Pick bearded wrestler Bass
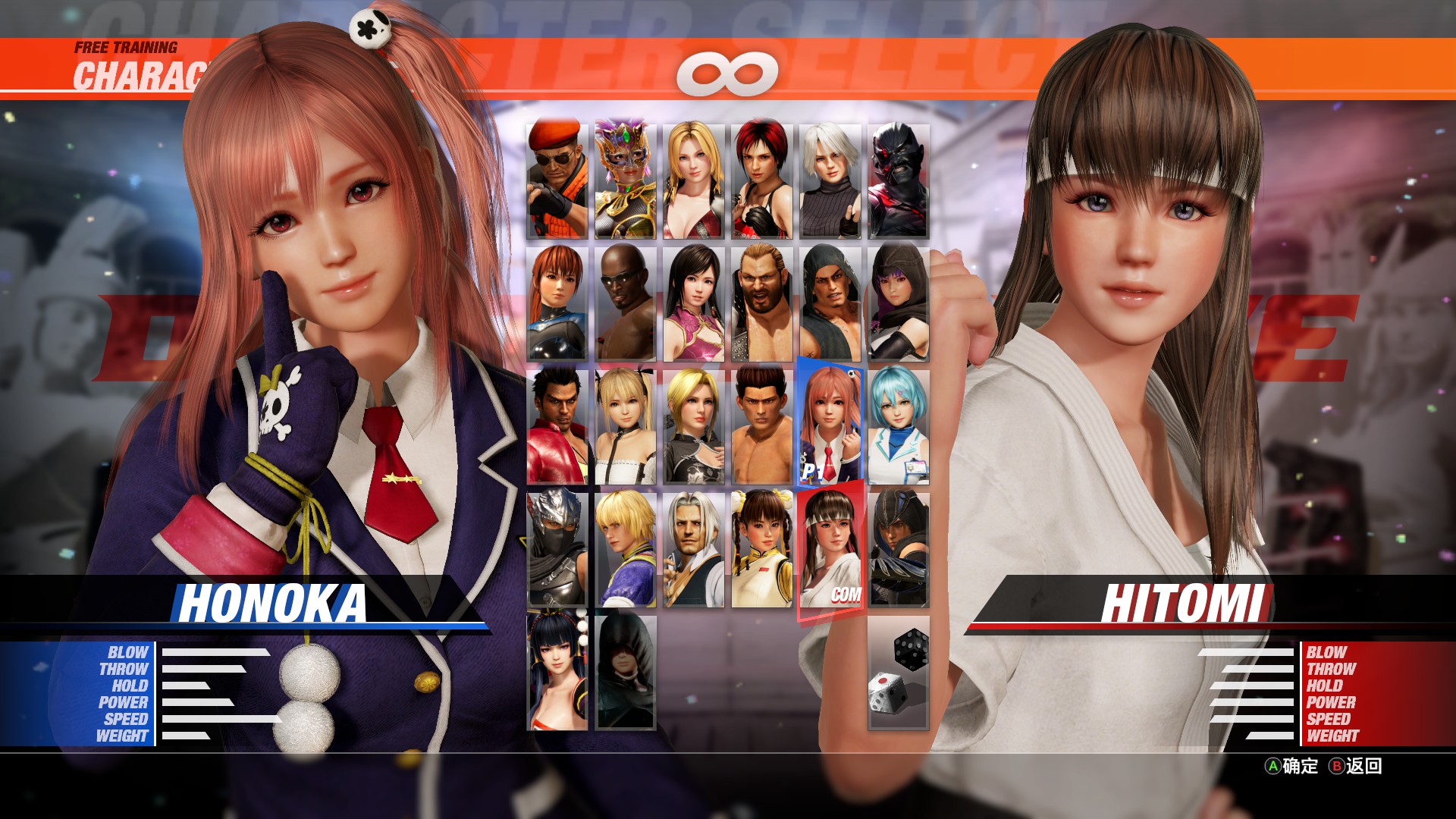 762,303
